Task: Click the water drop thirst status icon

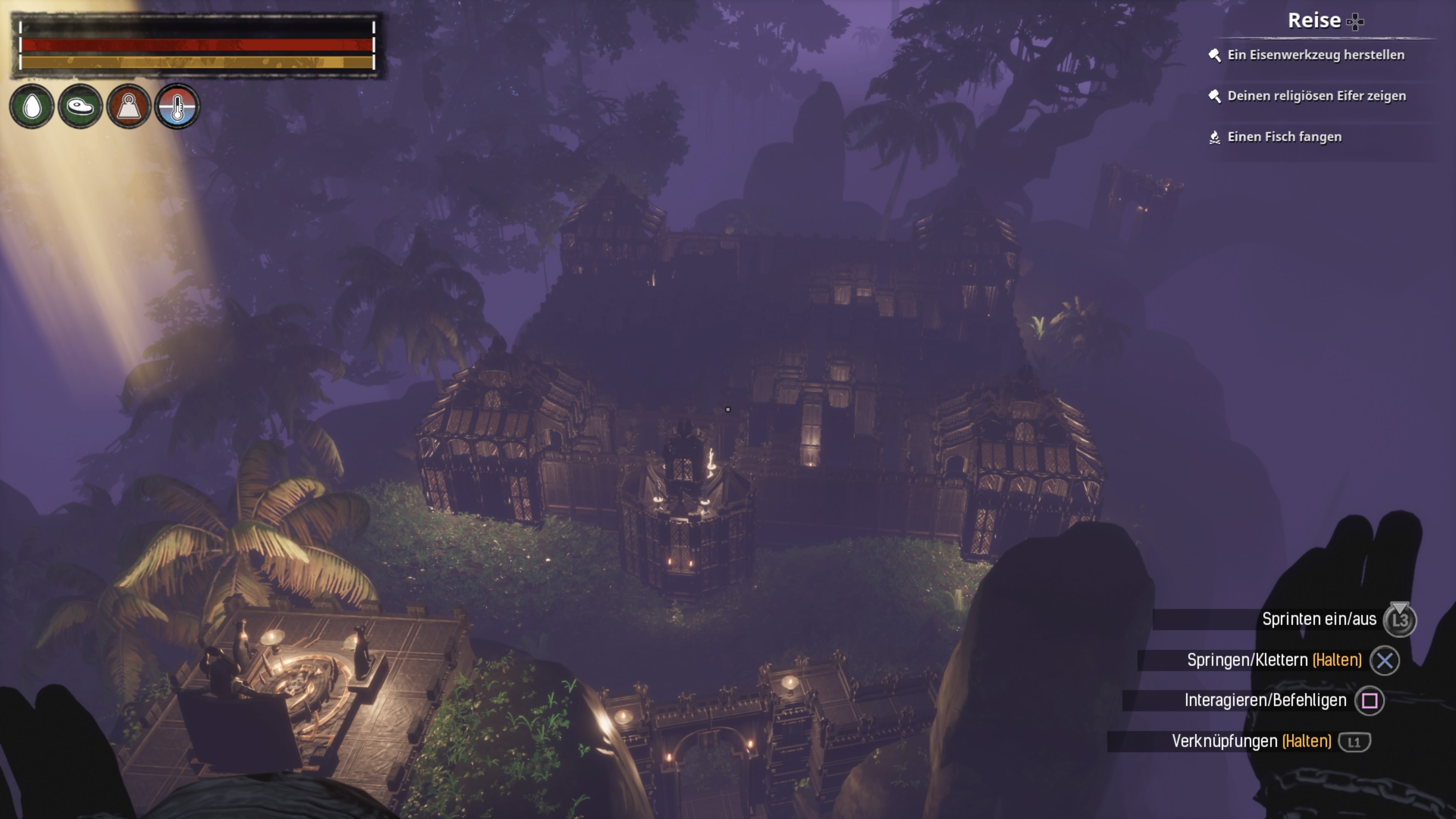Action: click(x=32, y=106)
